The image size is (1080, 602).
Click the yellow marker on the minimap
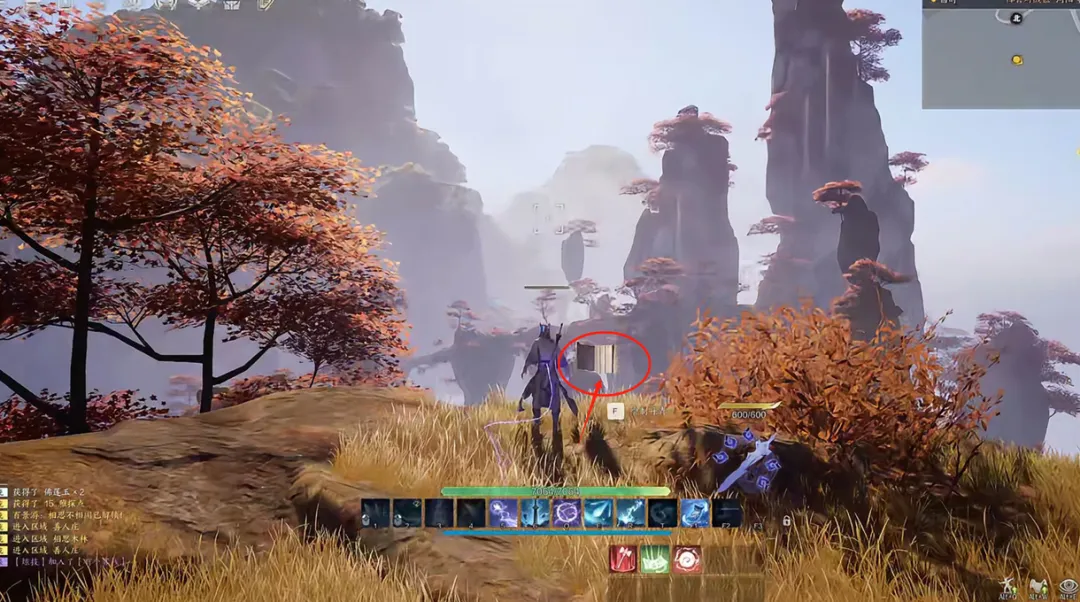click(x=1017, y=61)
